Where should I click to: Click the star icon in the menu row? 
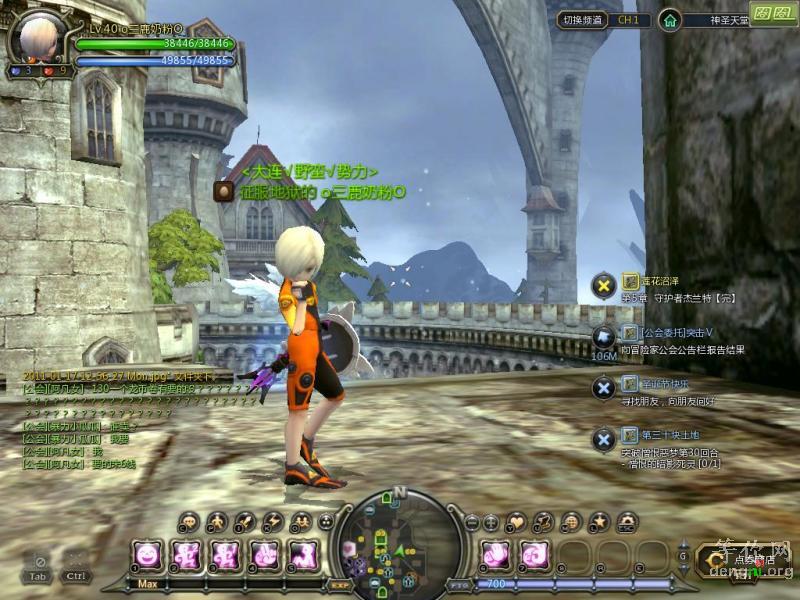(x=599, y=521)
